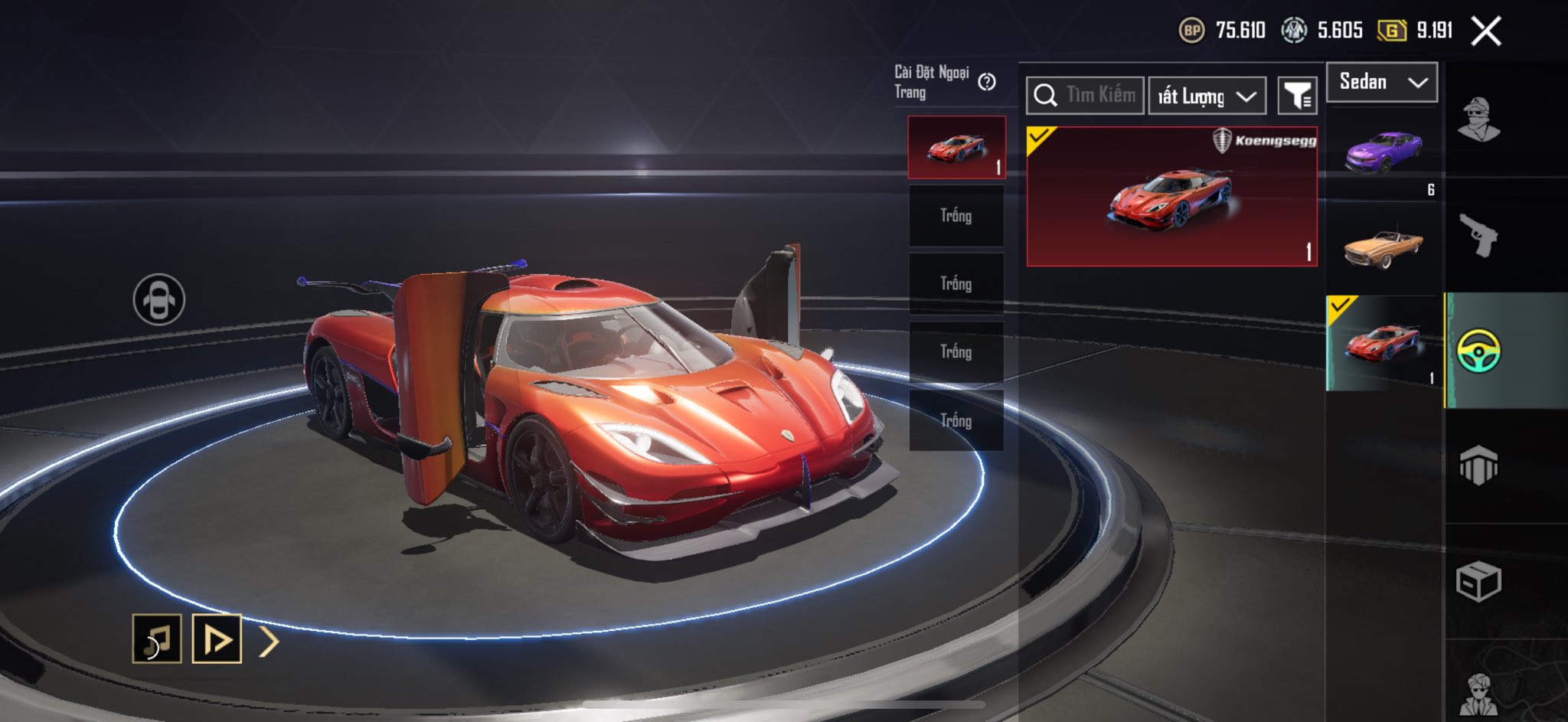
Task: Open the outfit settings help question mark
Action: pyautogui.click(x=987, y=82)
